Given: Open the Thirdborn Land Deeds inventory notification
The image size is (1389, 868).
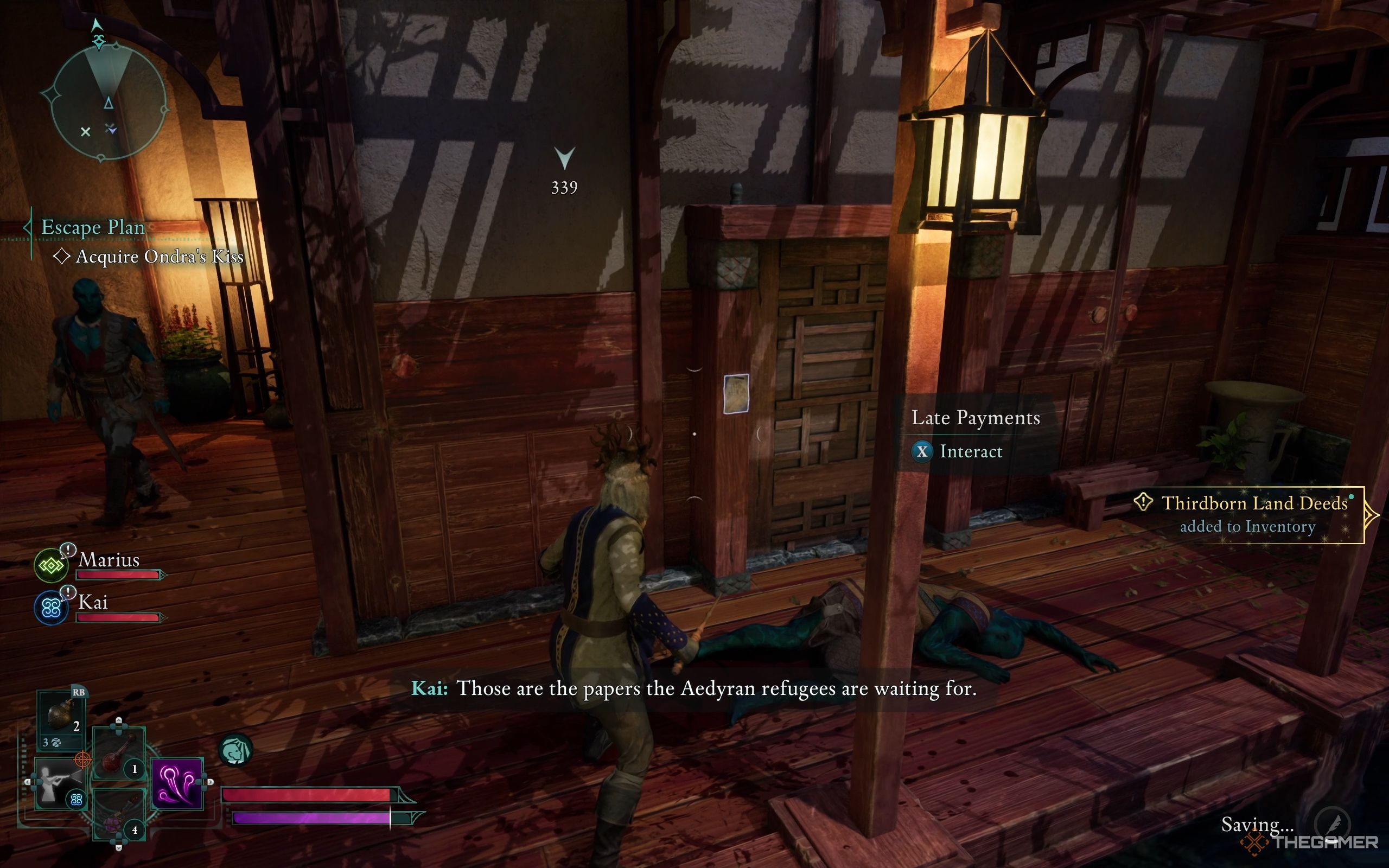Looking at the screenshot, I should (1247, 514).
